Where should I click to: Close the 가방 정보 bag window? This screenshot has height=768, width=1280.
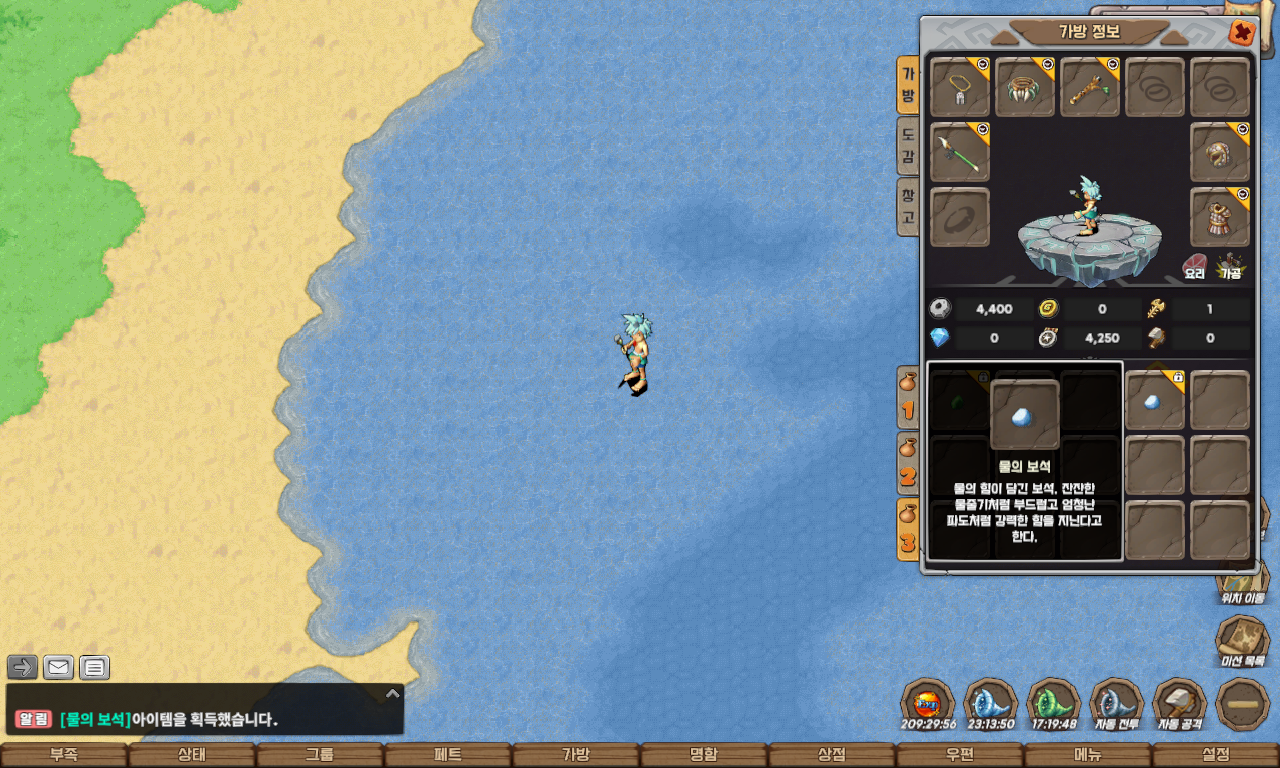pyautogui.click(x=1242, y=33)
